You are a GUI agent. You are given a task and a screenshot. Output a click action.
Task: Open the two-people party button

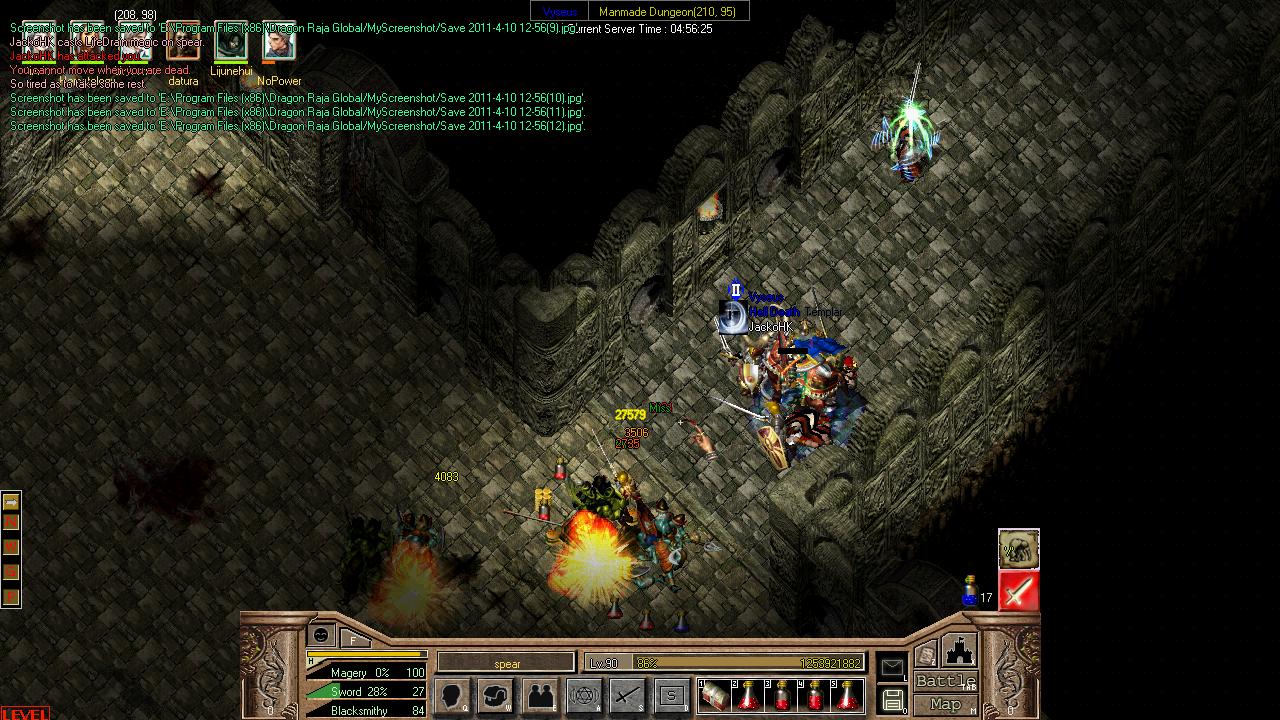pyautogui.click(x=541, y=696)
